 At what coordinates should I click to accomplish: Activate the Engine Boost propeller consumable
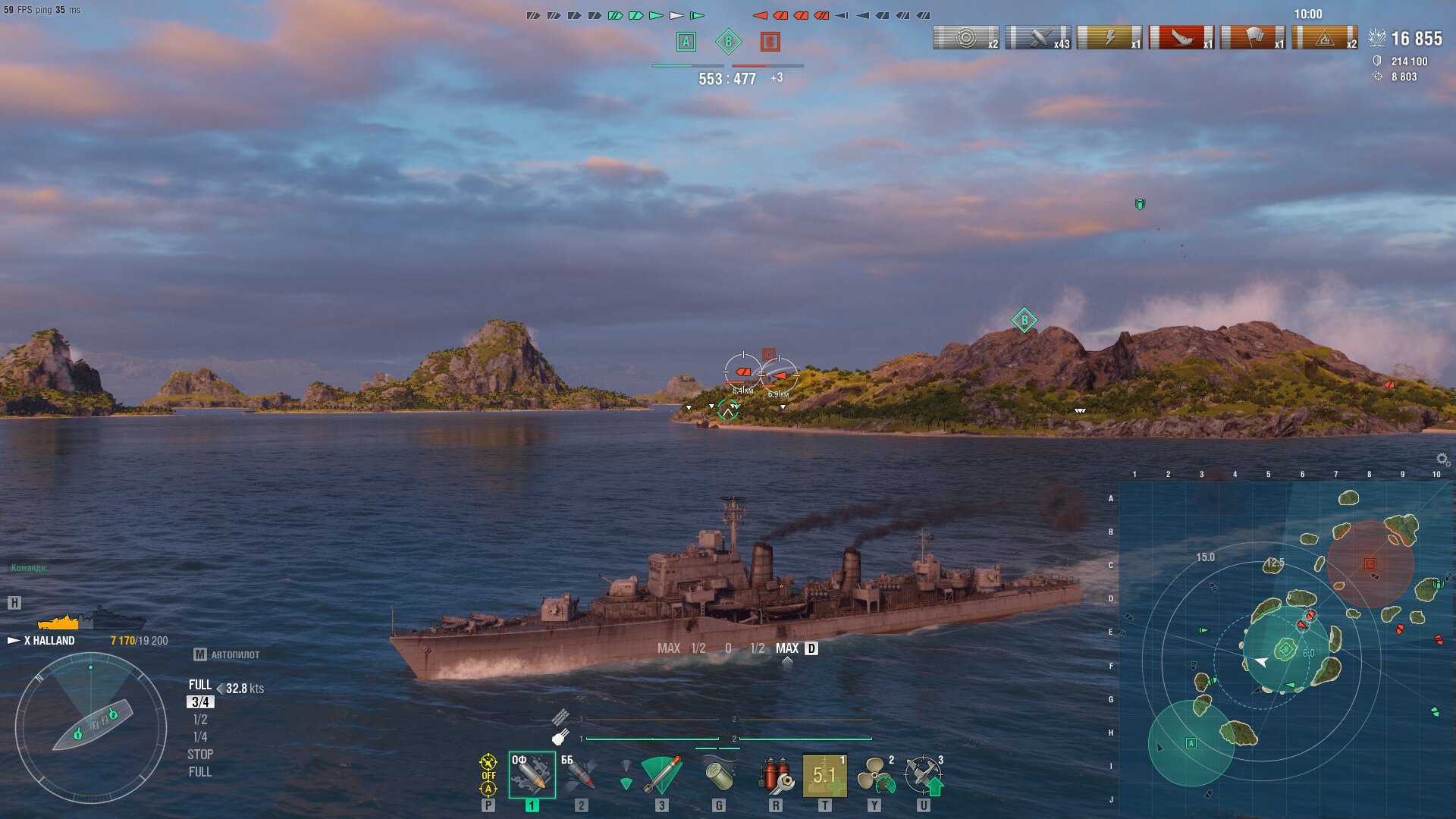(874, 775)
